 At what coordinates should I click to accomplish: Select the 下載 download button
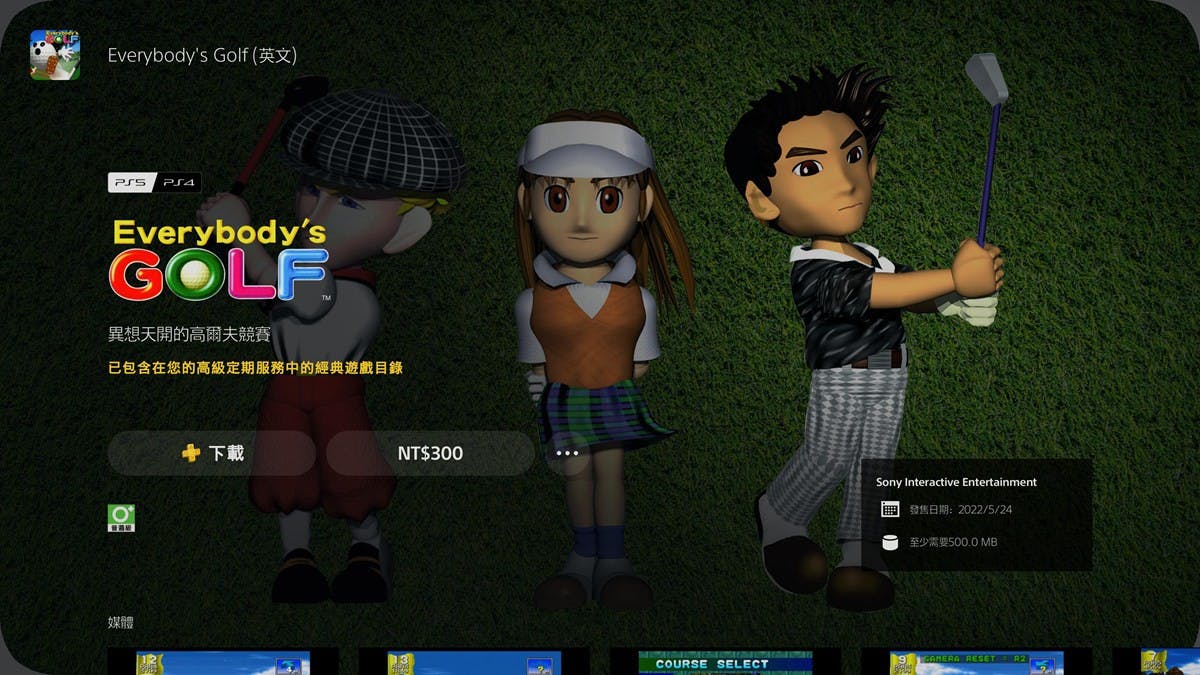[212, 453]
